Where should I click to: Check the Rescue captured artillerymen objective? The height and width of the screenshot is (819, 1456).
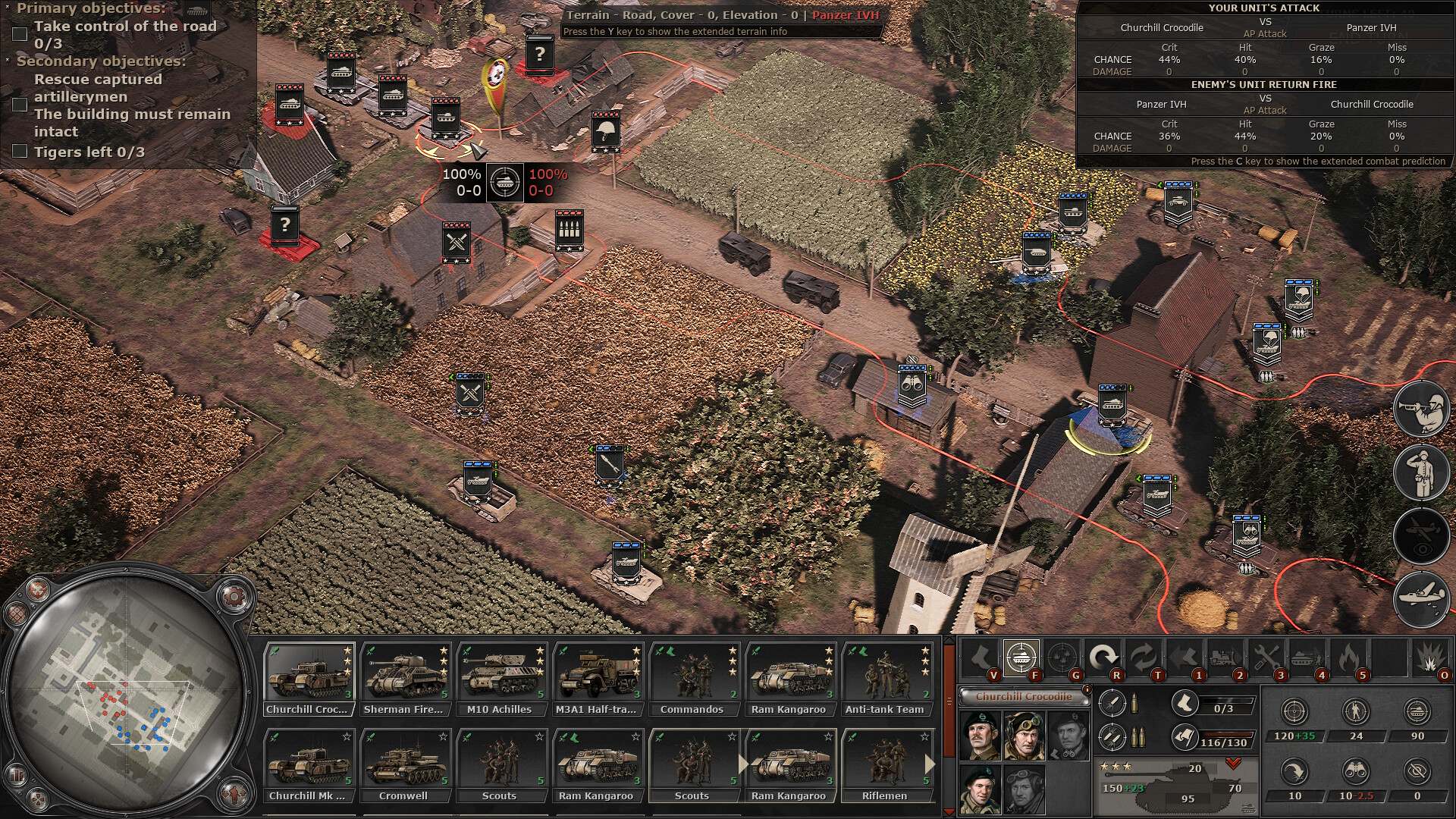click(19, 105)
